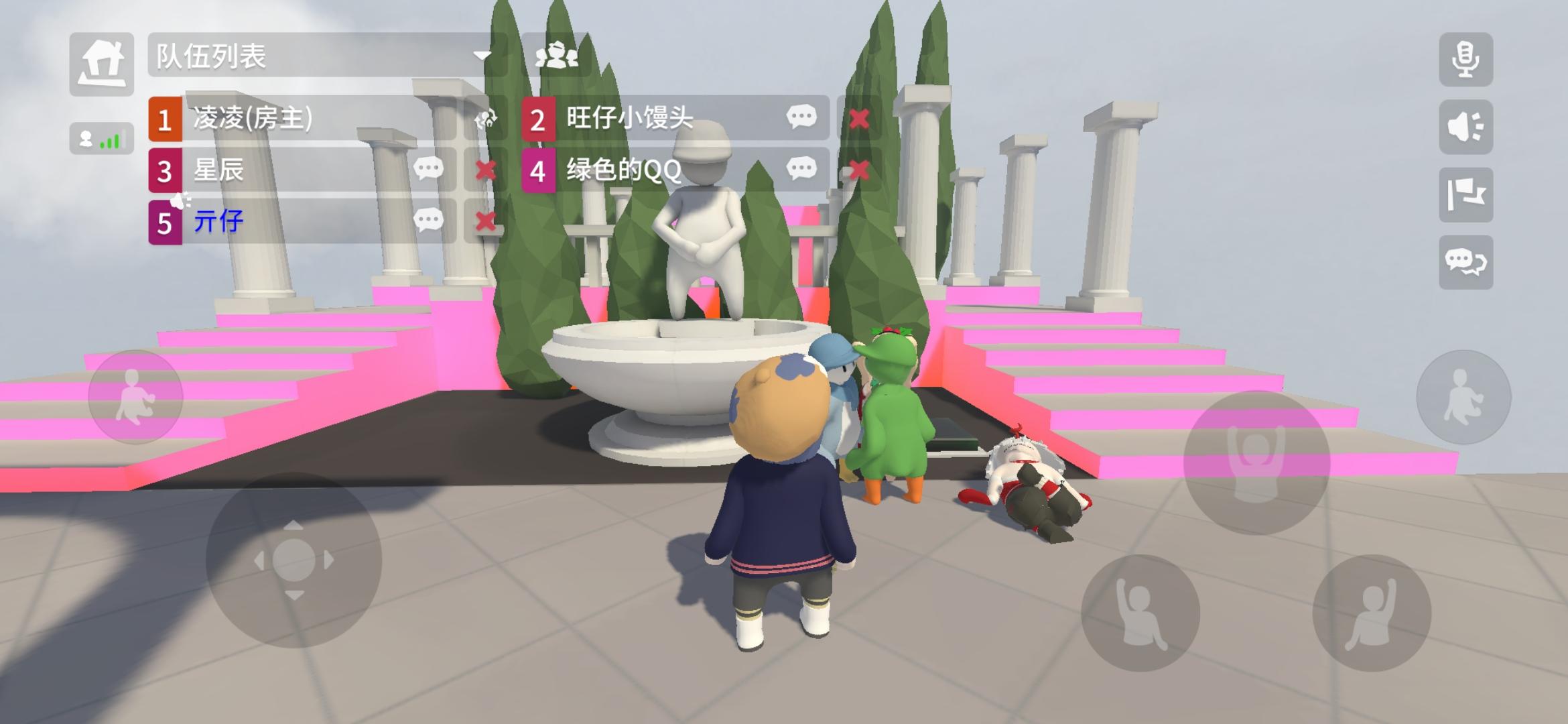This screenshot has height=724, width=1568.
Task: Tap the home icon to return to lobby
Action: pyautogui.click(x=102, y=64)
